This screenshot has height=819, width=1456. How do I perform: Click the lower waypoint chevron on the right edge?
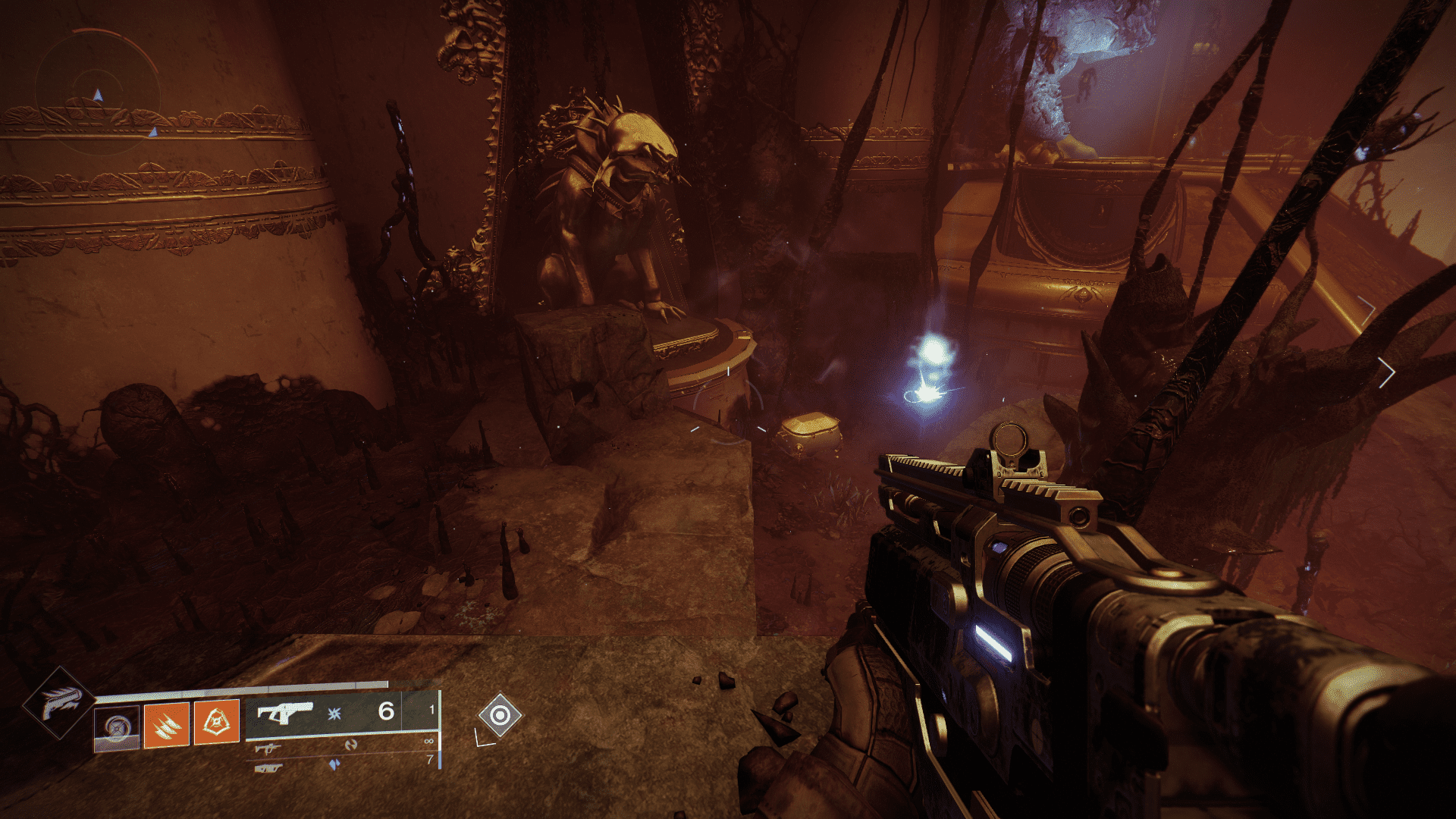click(x=1389, y=371)
